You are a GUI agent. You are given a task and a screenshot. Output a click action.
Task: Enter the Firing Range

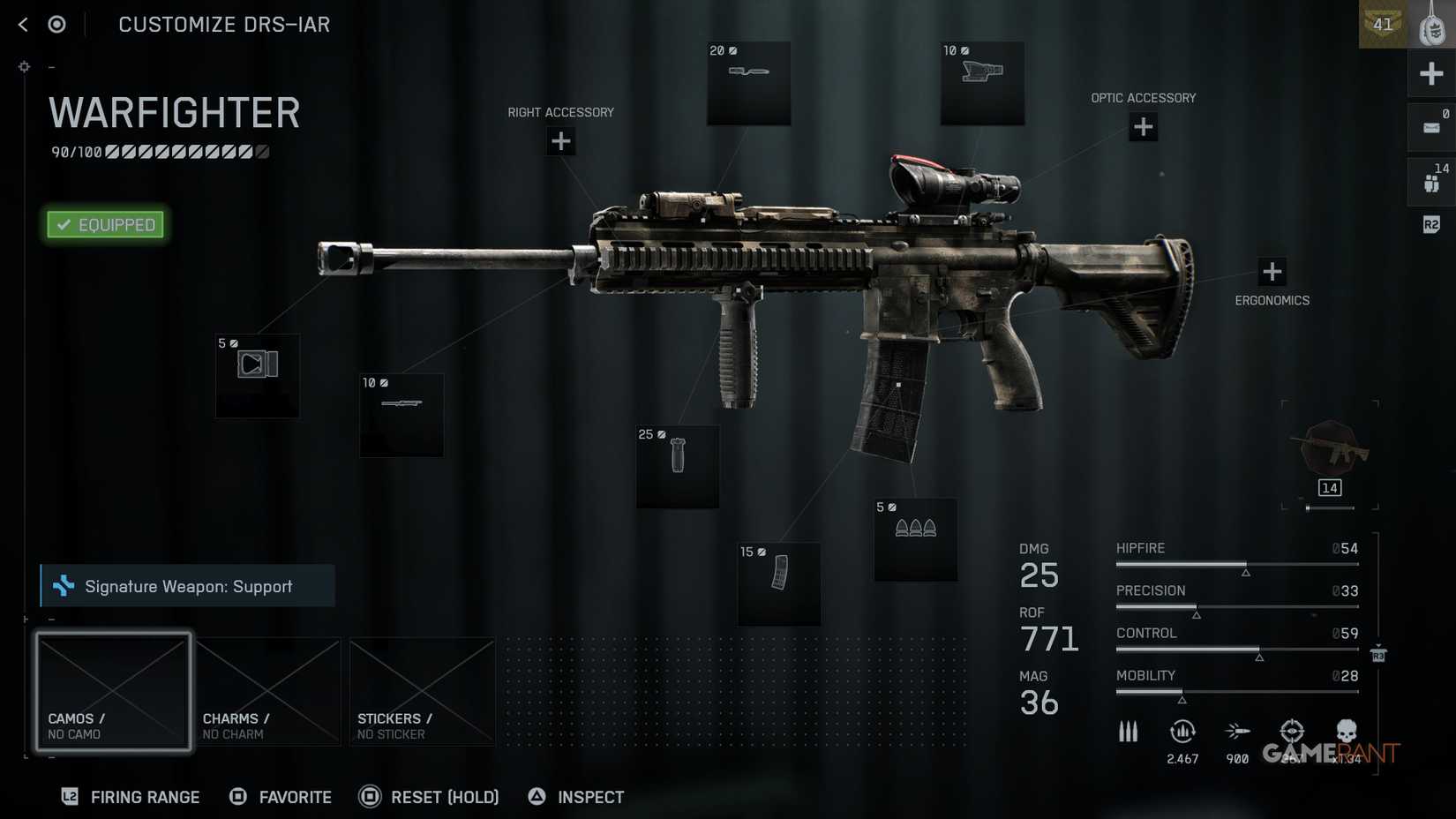(x=131, y=797)
